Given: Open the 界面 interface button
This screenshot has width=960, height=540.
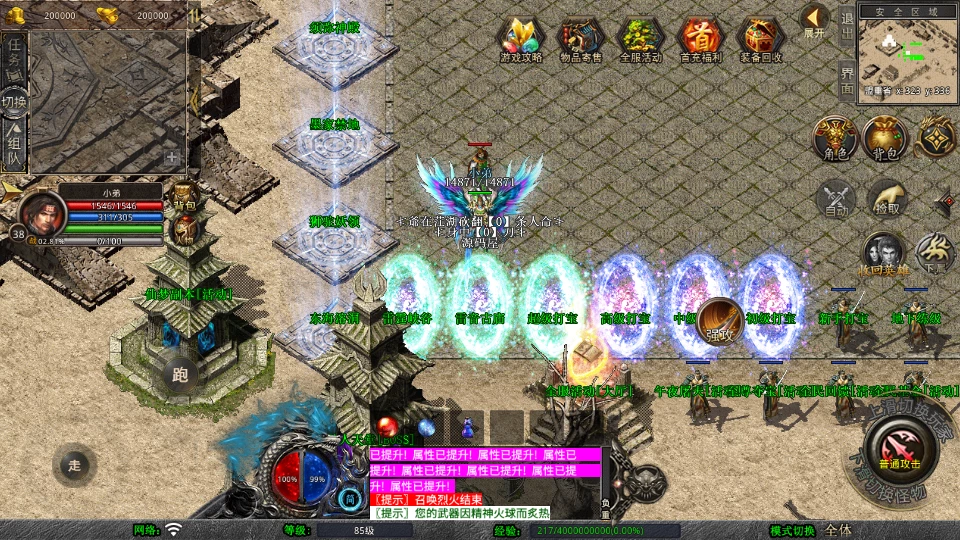Looking at the screenshot, I should [x=847, y=78].
